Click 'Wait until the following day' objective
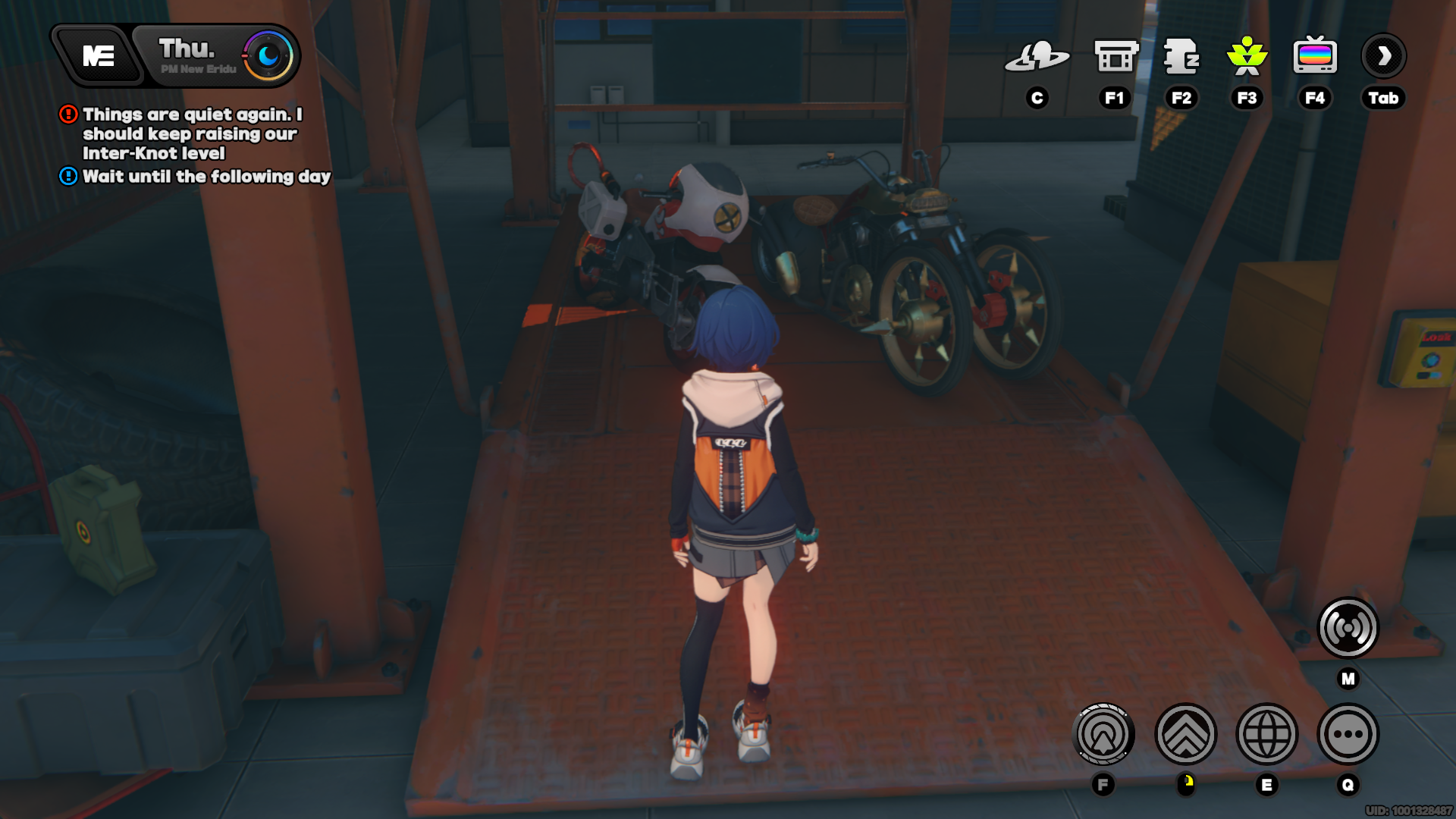The height and width of the screenshot is (819, 1456). coord(206,177)
